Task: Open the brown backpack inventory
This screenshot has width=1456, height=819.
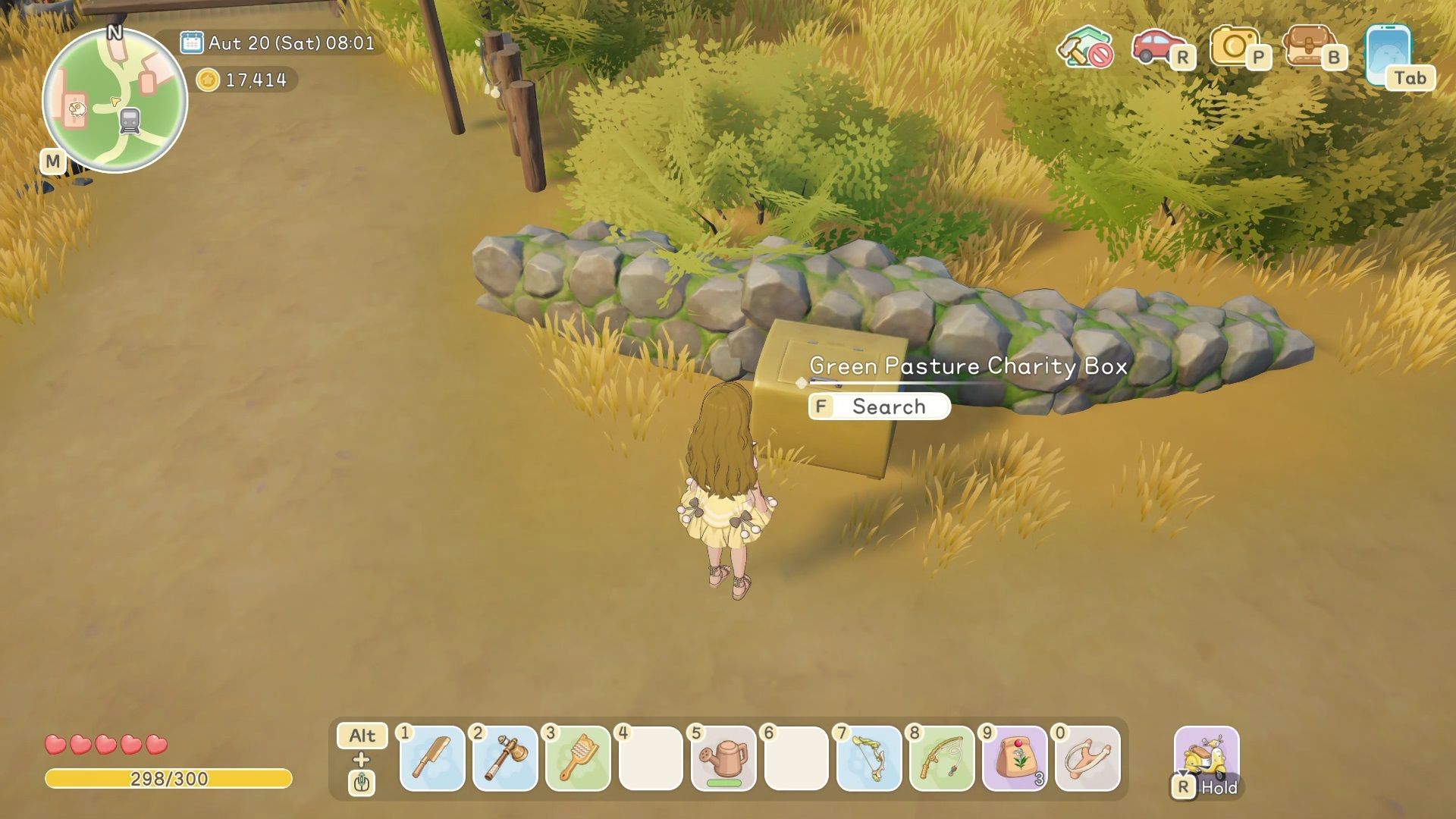Action: pyautogui.click(x=1308, y=47)
